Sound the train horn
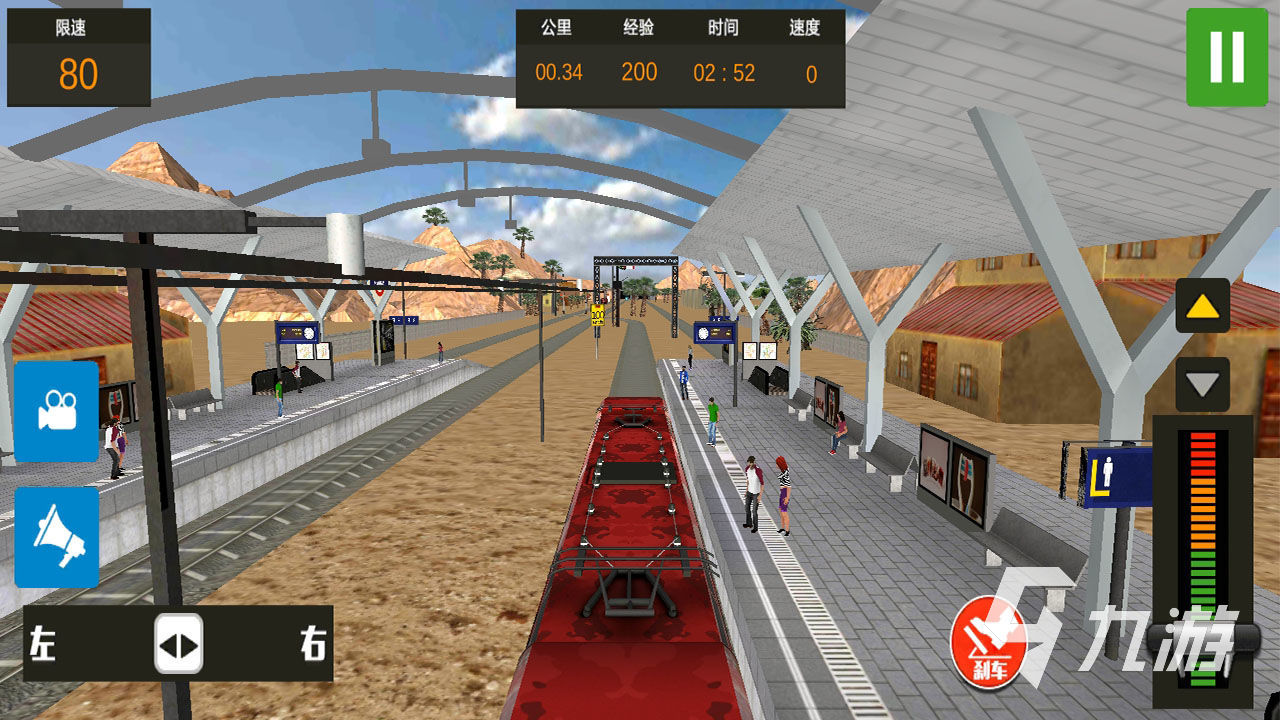Viewport: 1280px width, 720px height. click(x=57, y=537)
